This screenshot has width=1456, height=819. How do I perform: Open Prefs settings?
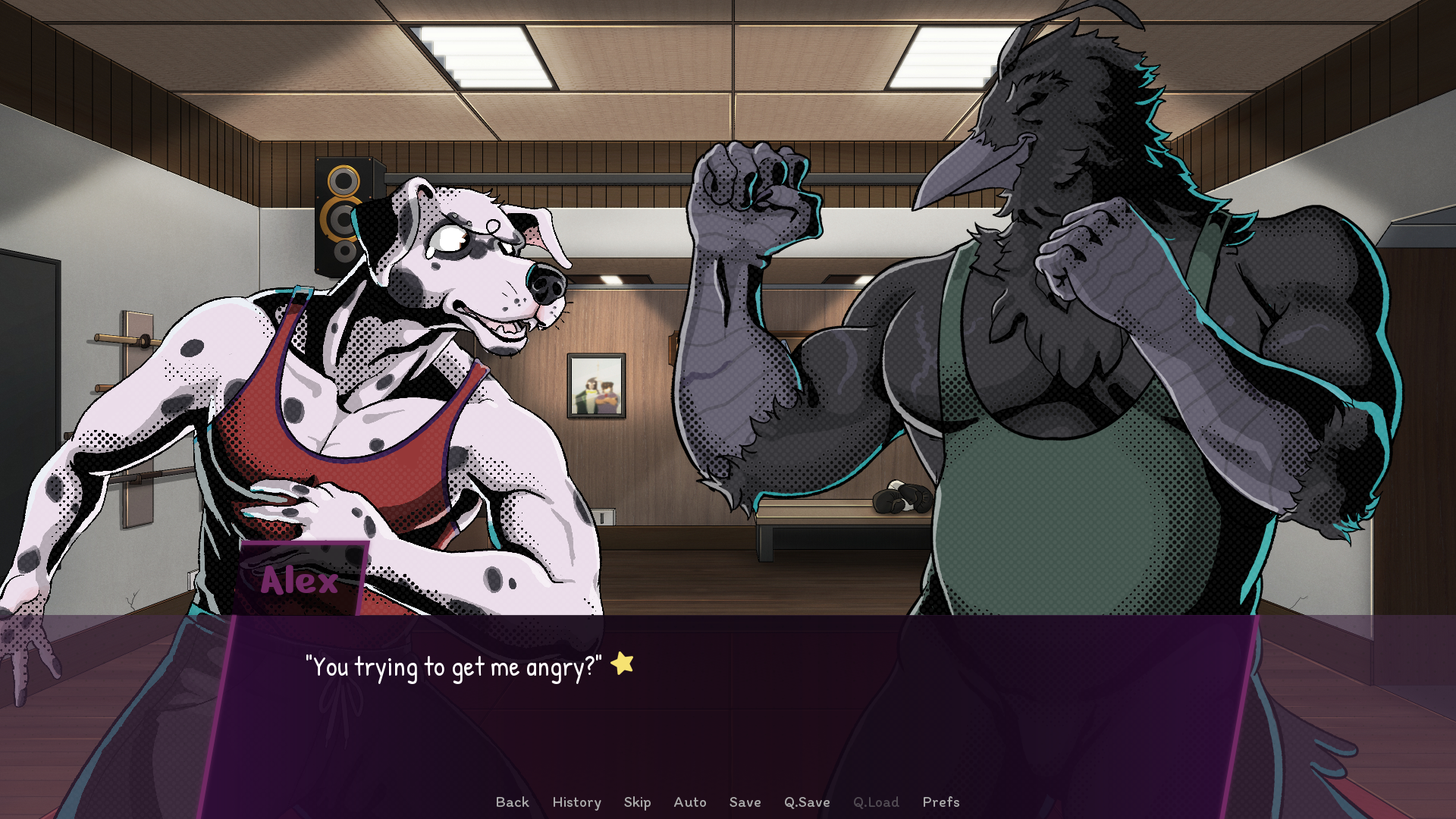coord(940,802)
